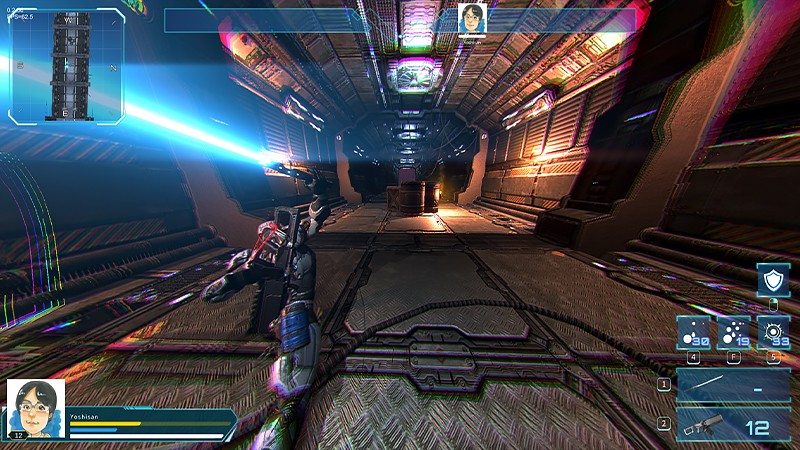The height and width of the screenshot is (450, 800).
Task: Click the corridor minimap
Action: (68, 67)
